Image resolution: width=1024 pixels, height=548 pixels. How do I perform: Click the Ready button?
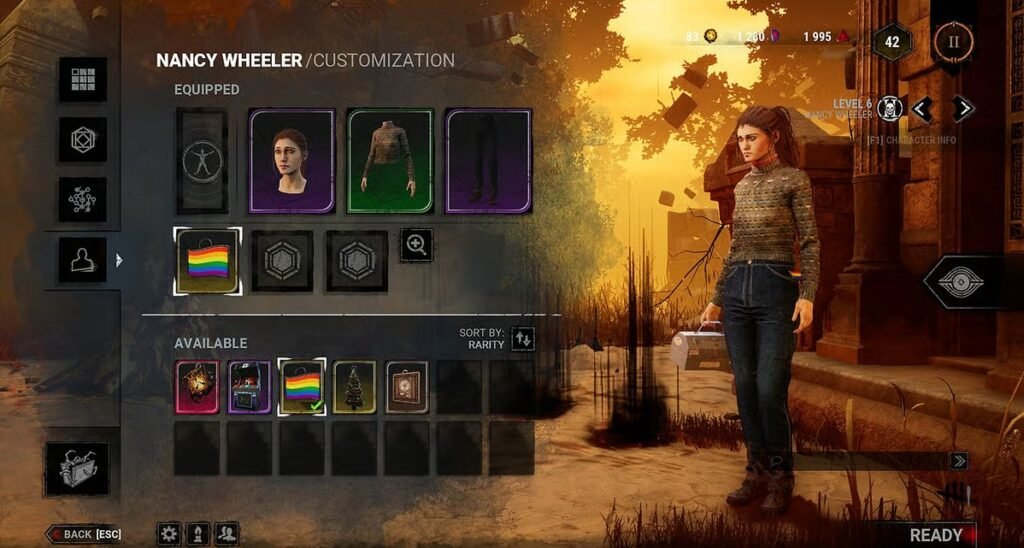point(940,534)
